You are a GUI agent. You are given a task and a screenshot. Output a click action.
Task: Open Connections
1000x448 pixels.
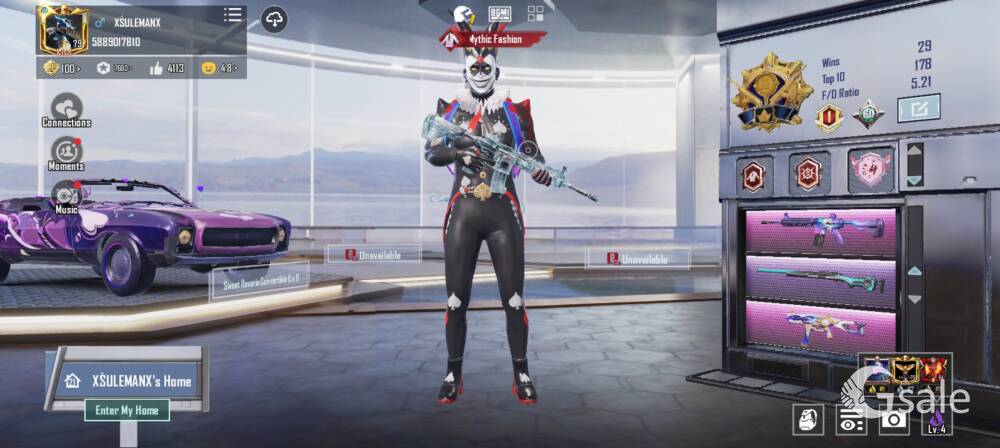pos(67,108)
